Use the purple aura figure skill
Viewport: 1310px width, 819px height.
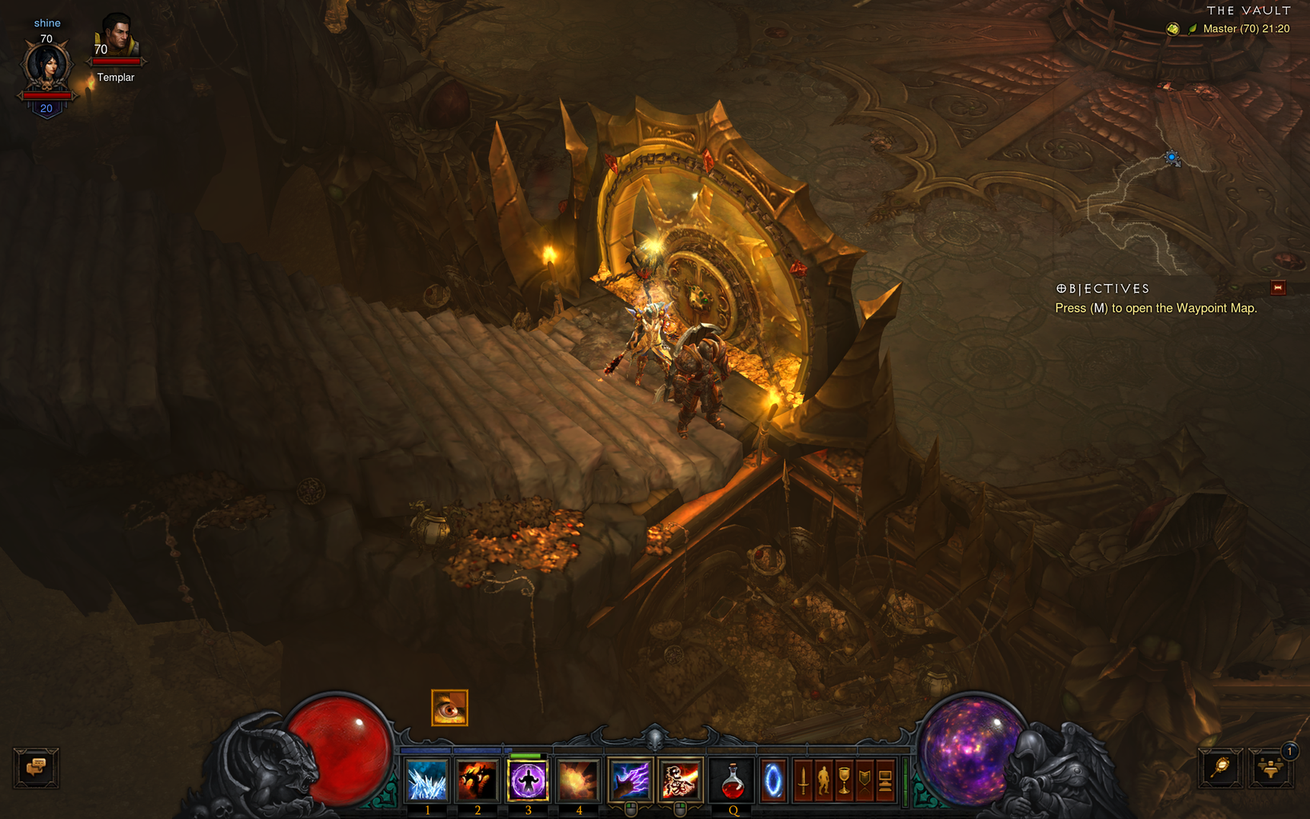click(x=527, y=780)
